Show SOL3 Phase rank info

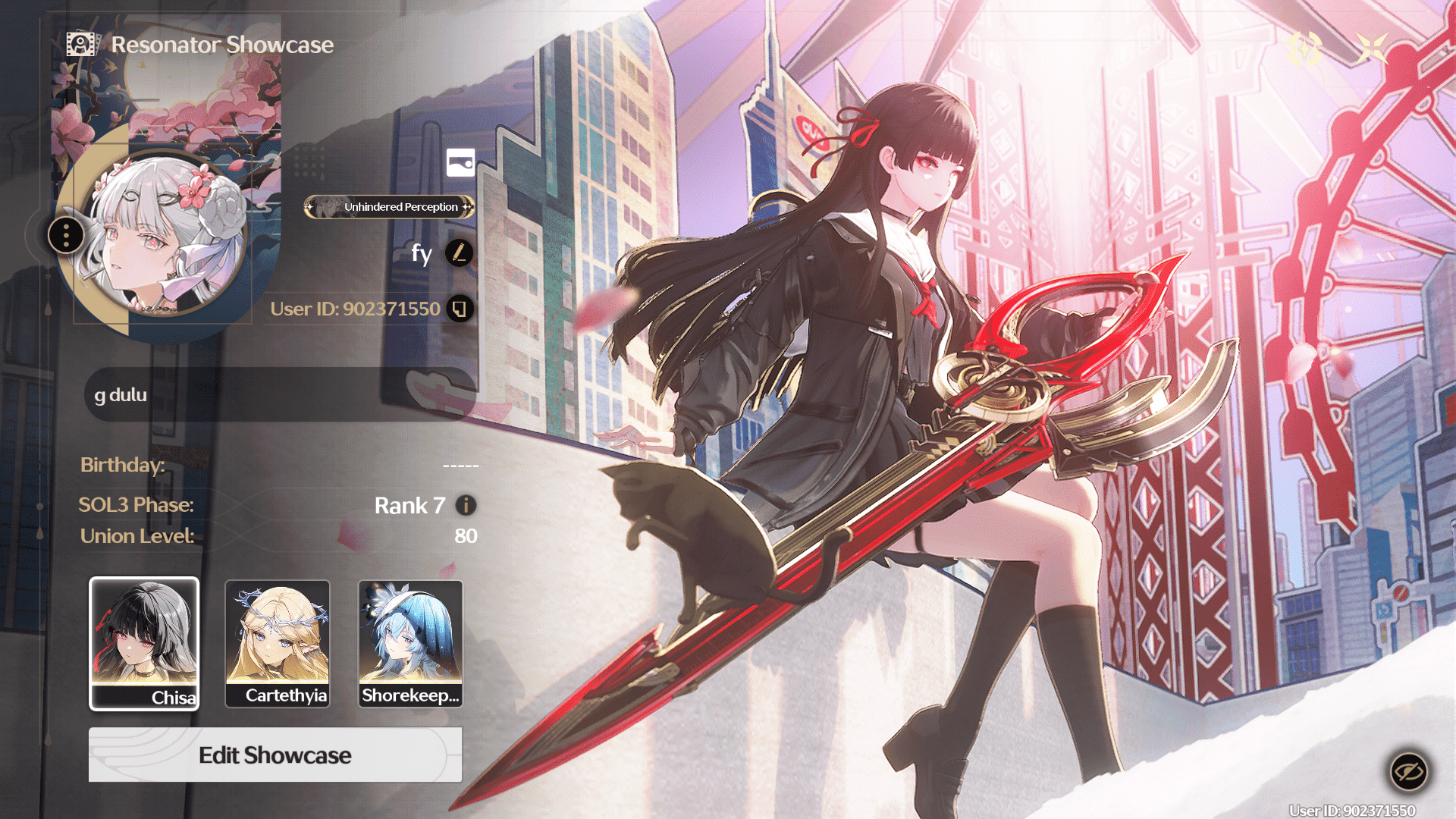(x=466, y=505)
